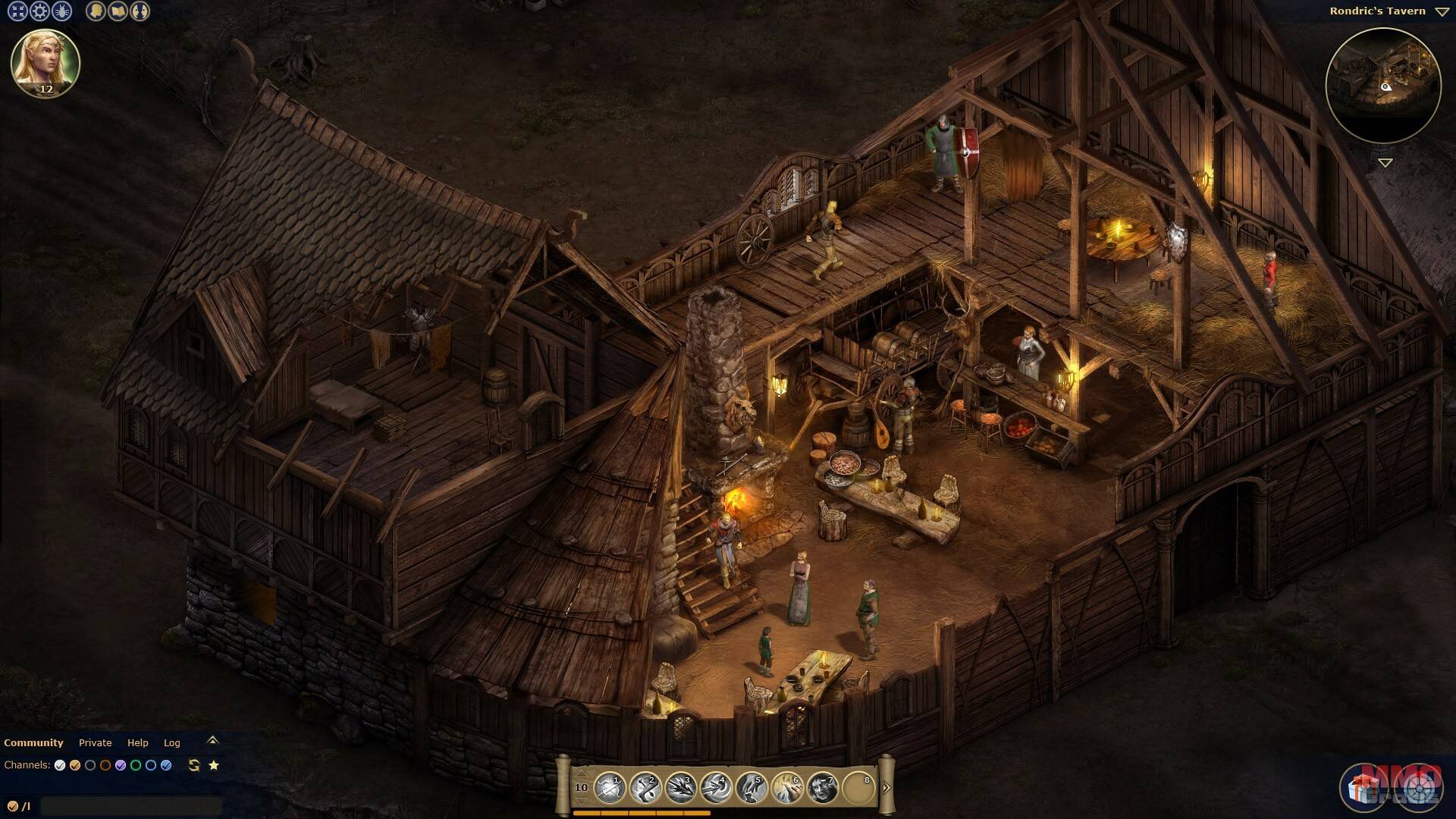The image size is (1456, 819).
Task: Click the bug report beetle icon
Action: point(61,11)
